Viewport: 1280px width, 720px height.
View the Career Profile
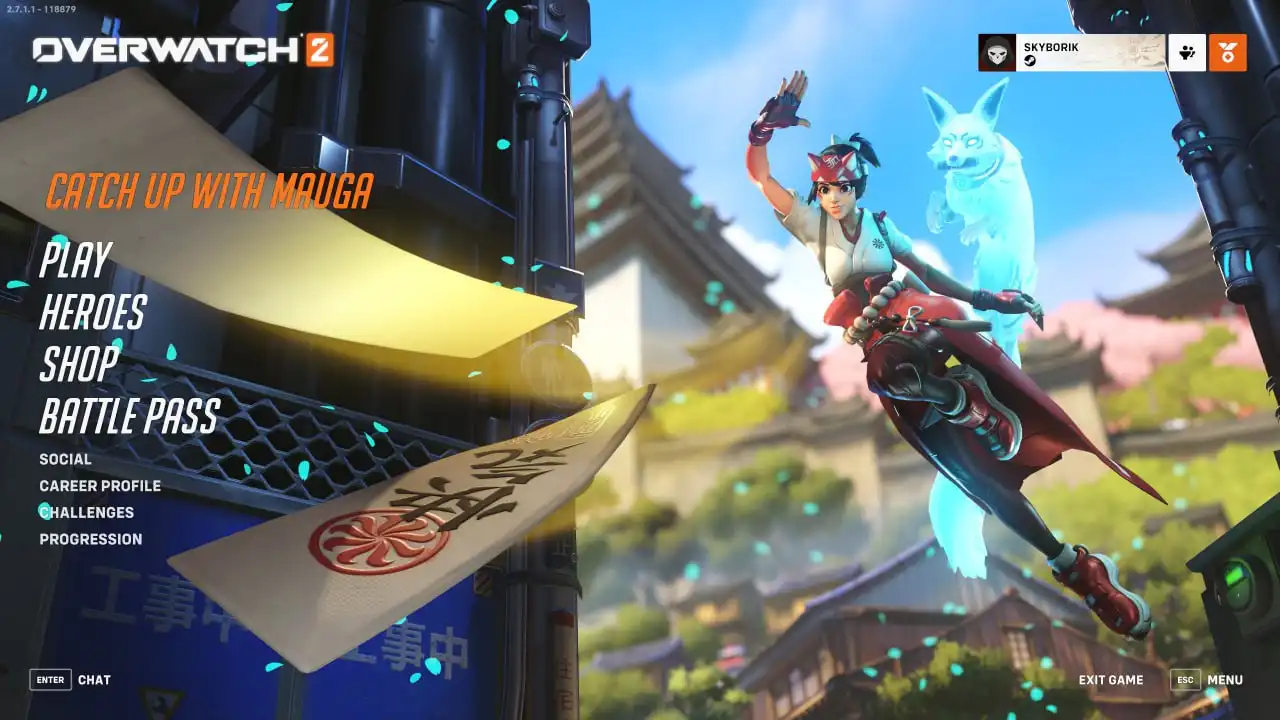click(100, 486)
